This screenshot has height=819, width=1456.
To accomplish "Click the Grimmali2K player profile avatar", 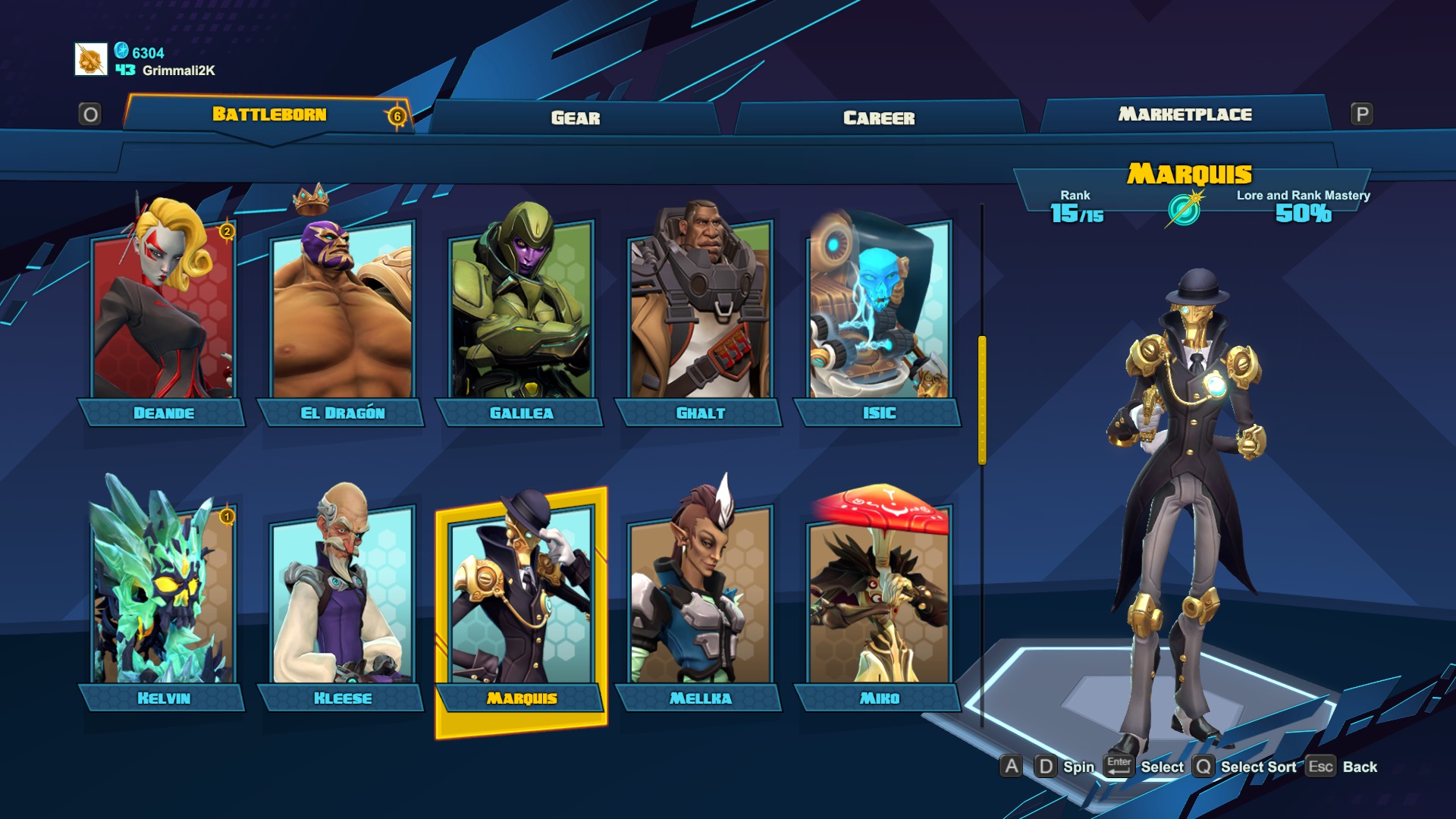I will [91, 60].
